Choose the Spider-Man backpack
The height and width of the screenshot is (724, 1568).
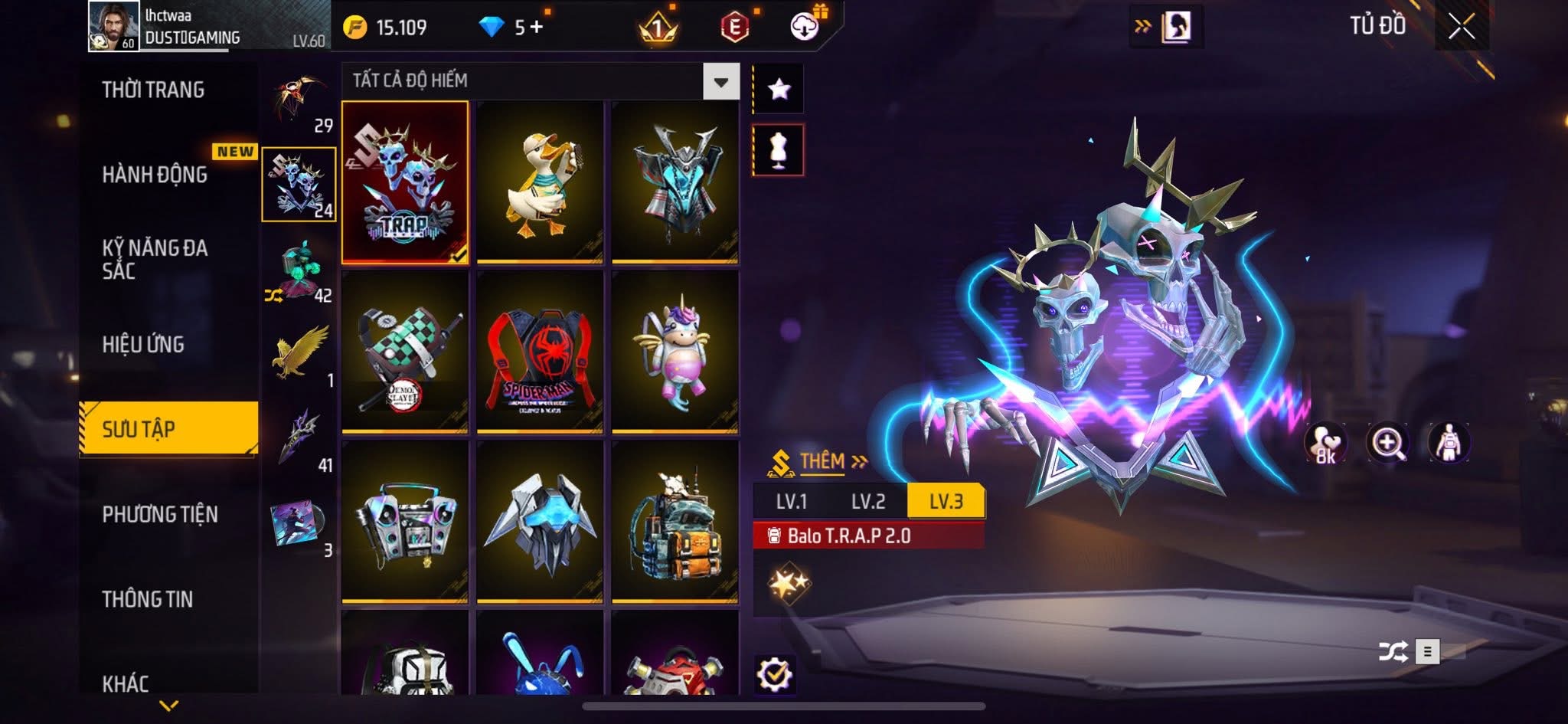click(x=540, y=352)
